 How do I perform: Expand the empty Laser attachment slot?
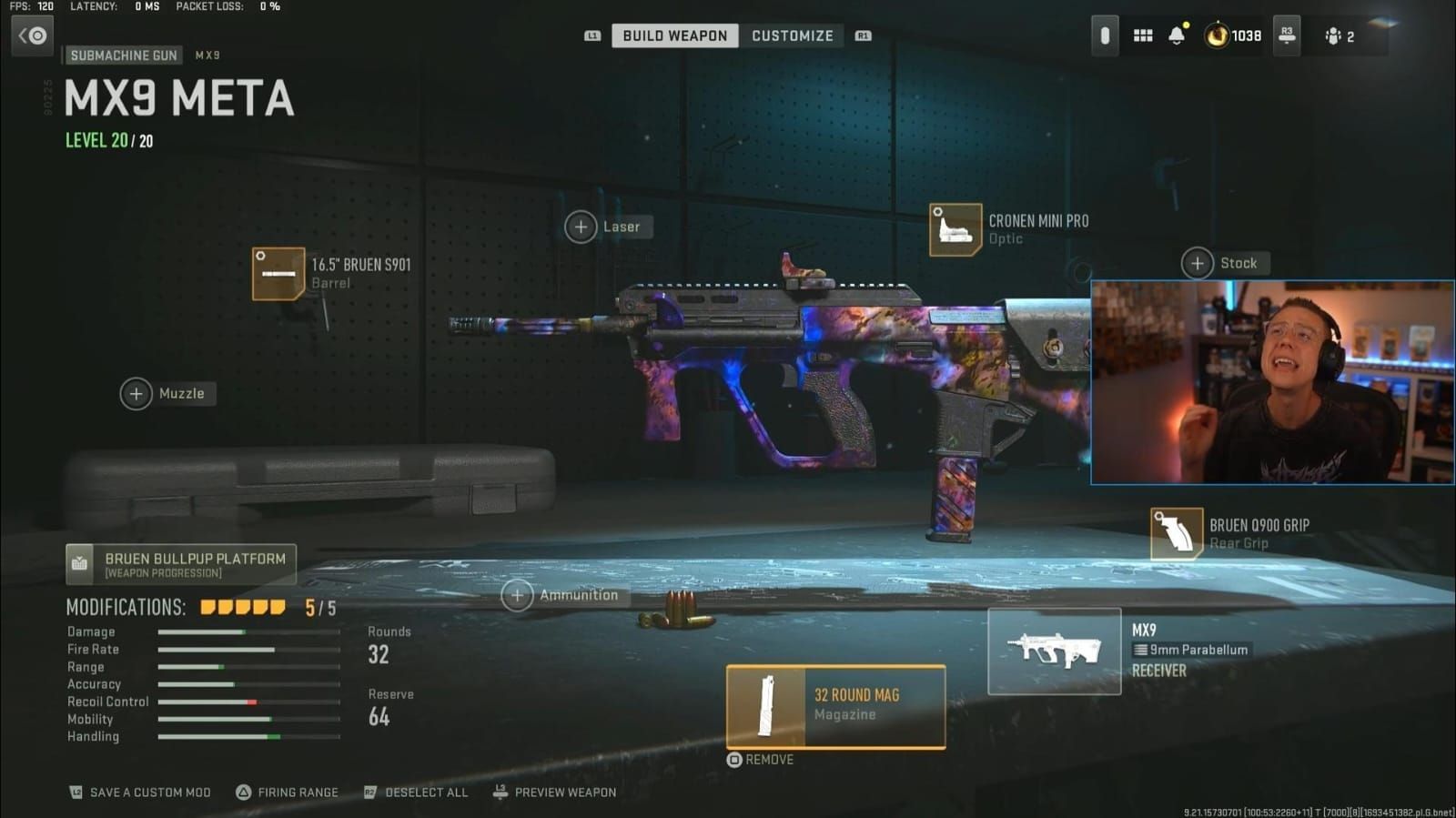[581, 227]
